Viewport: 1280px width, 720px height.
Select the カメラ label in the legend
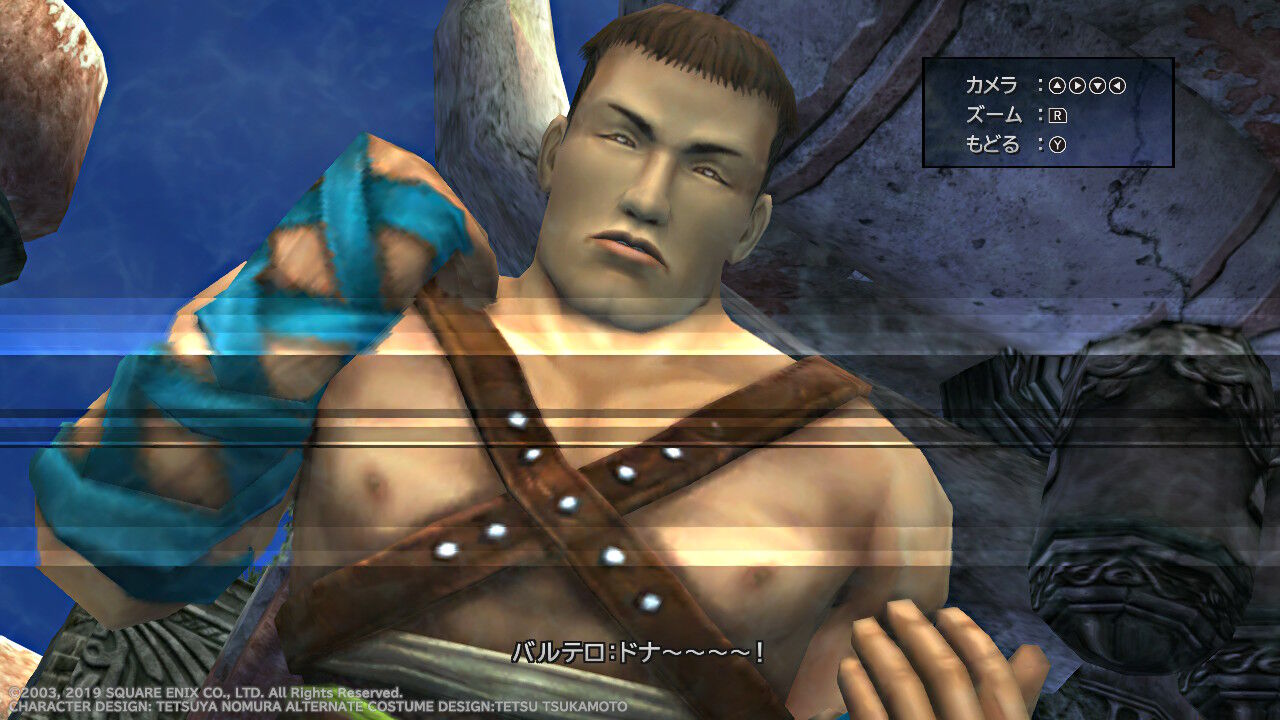[991, 84]
